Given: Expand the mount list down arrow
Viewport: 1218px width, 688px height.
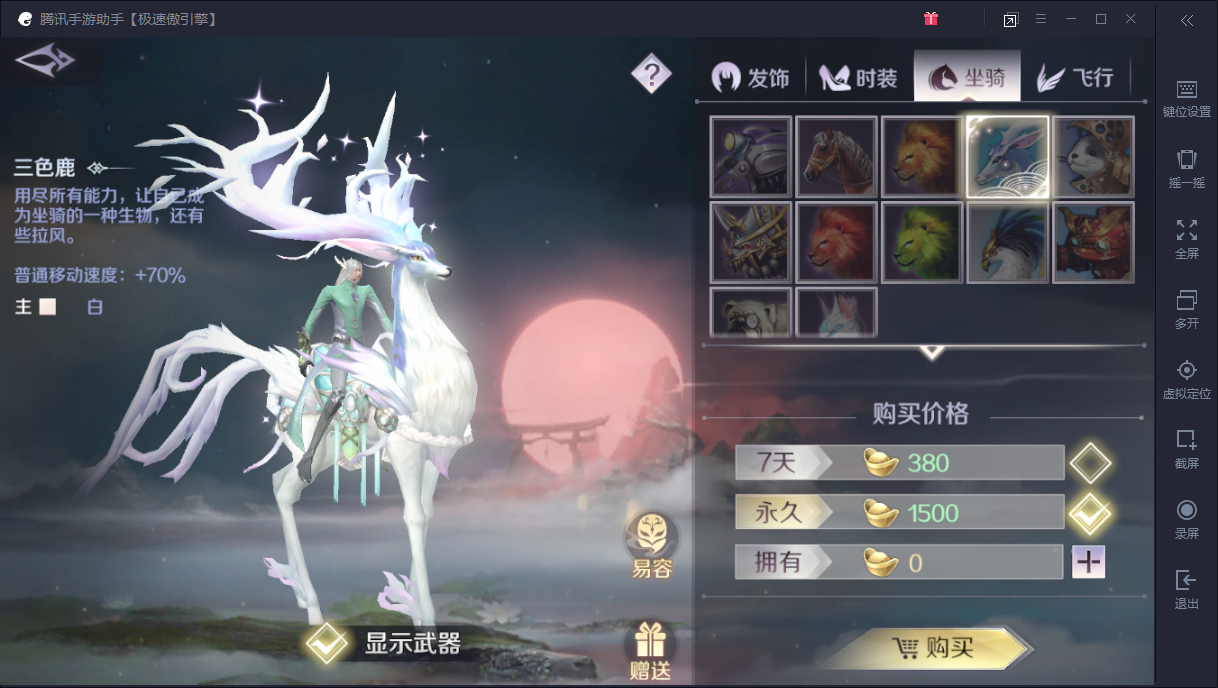Looking at the screenshot, I should point(932,352).
